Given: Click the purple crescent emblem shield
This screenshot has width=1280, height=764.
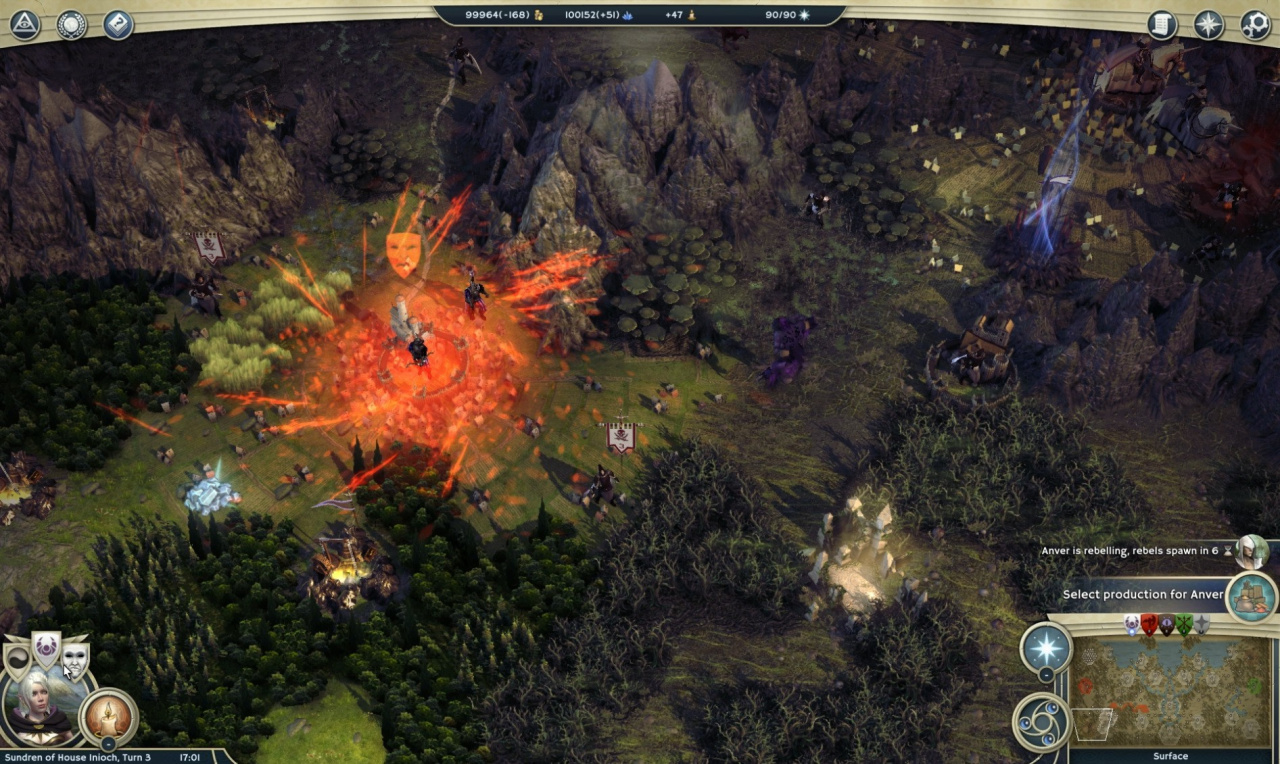Looking at the screenshot, I should click(46, 649).
